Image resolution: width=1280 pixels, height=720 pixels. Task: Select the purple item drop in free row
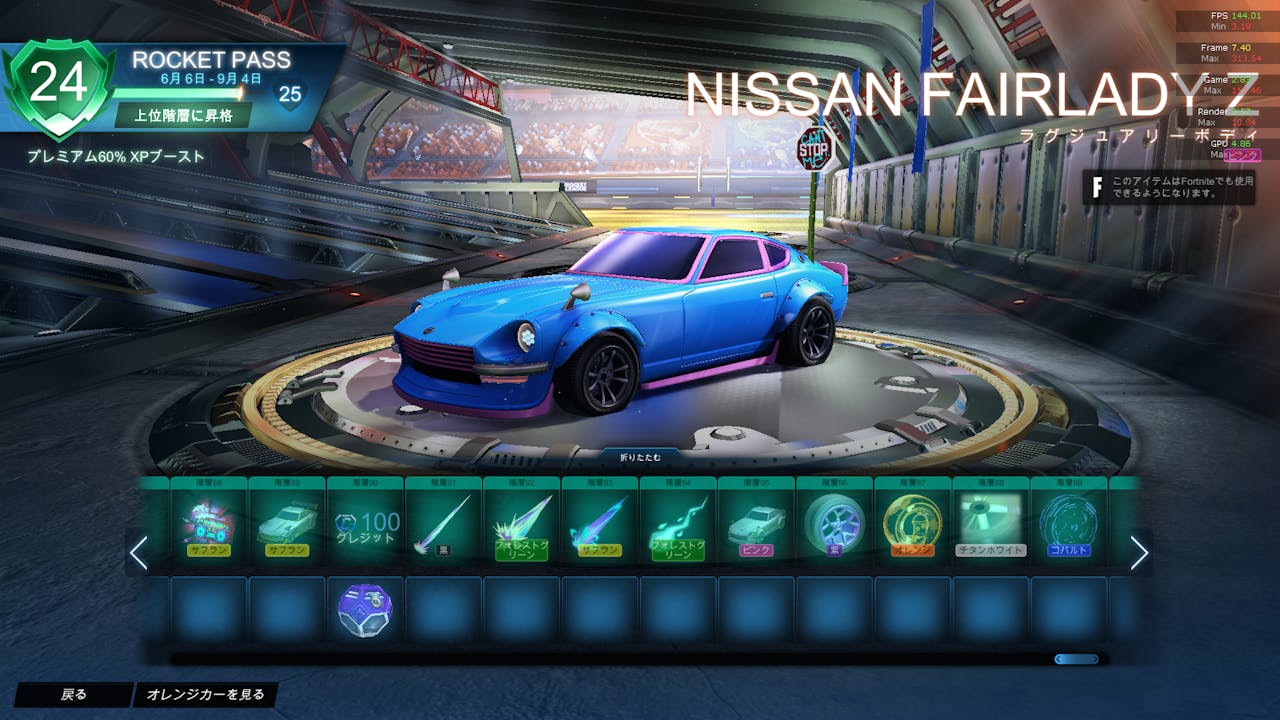pyautogui.click(x=365, y=609)
